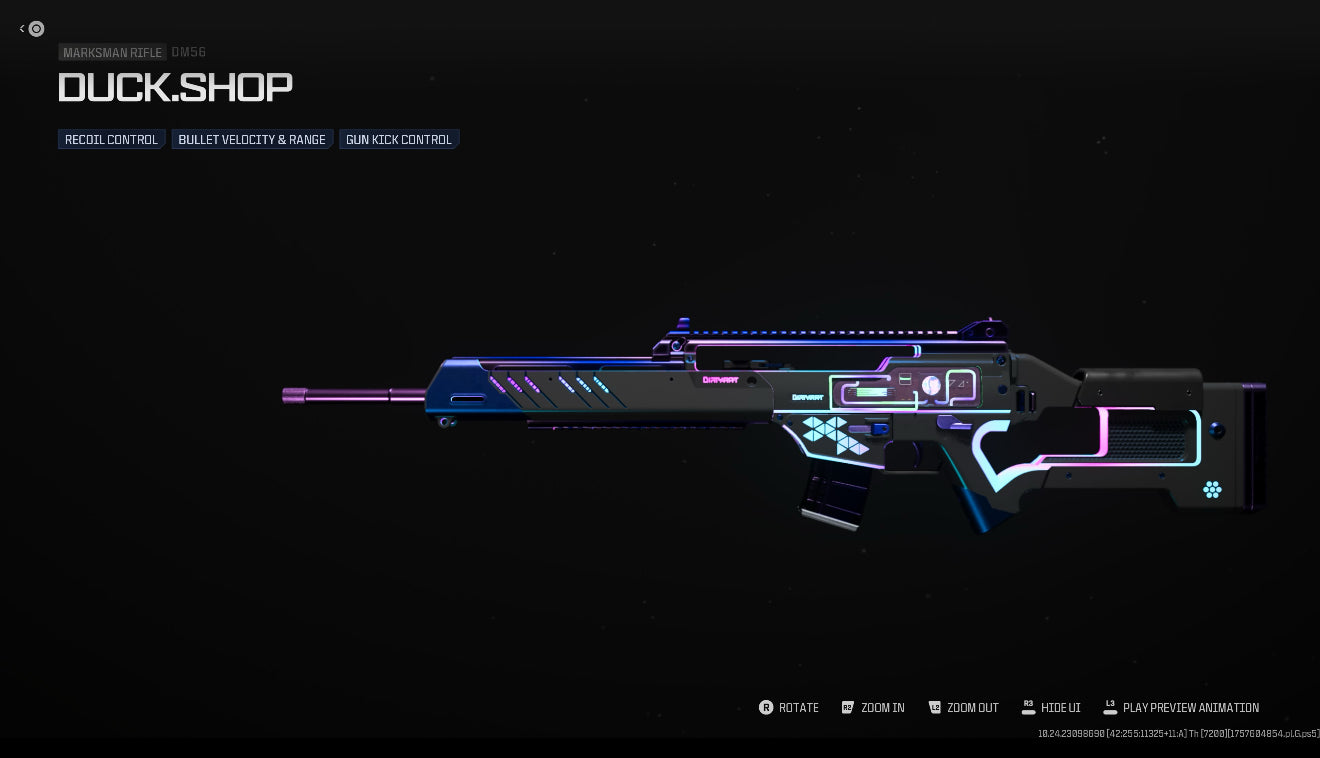
Task: Expand the BULLET VELOCITY & RANGE tag
Action: pos(251,139)
